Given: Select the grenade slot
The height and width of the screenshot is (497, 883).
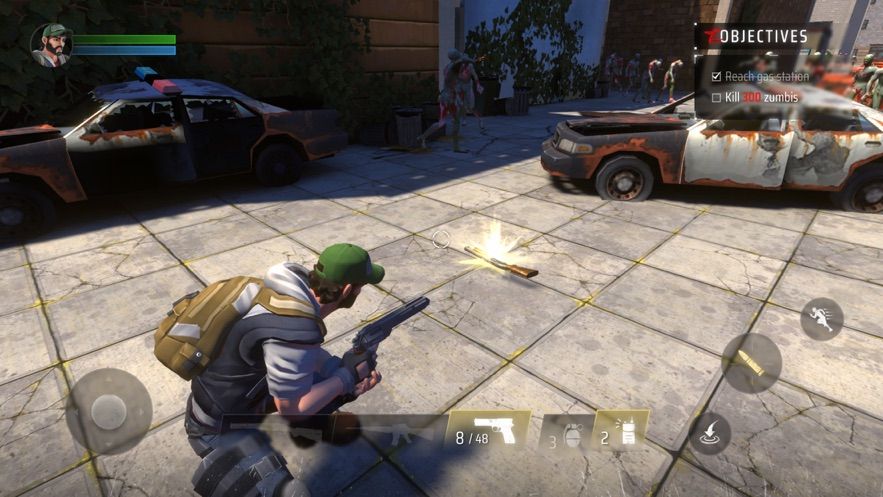Looking at the screenshot, I should coord(566,432).
